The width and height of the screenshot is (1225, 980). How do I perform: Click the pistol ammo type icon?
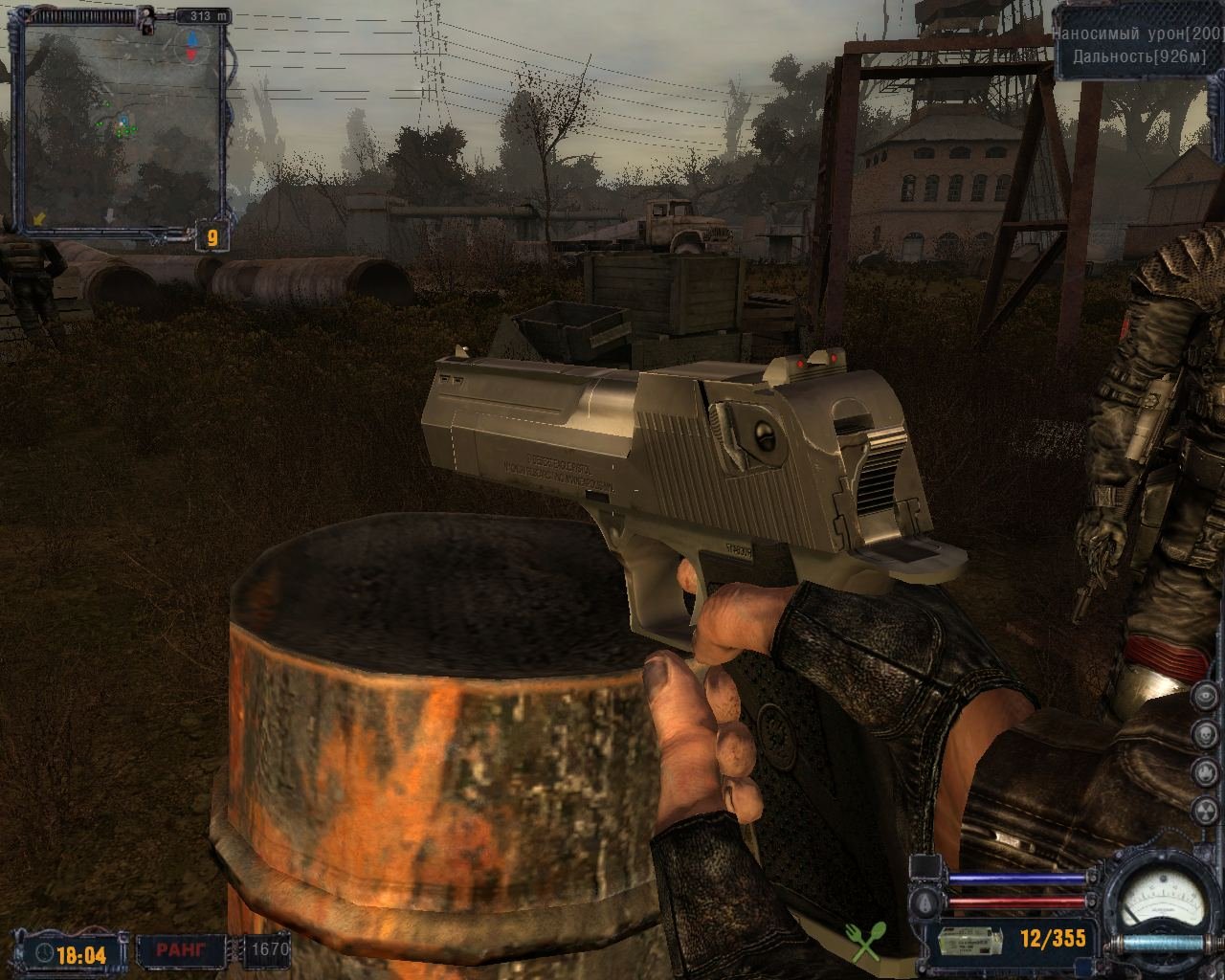click(969, 941)
